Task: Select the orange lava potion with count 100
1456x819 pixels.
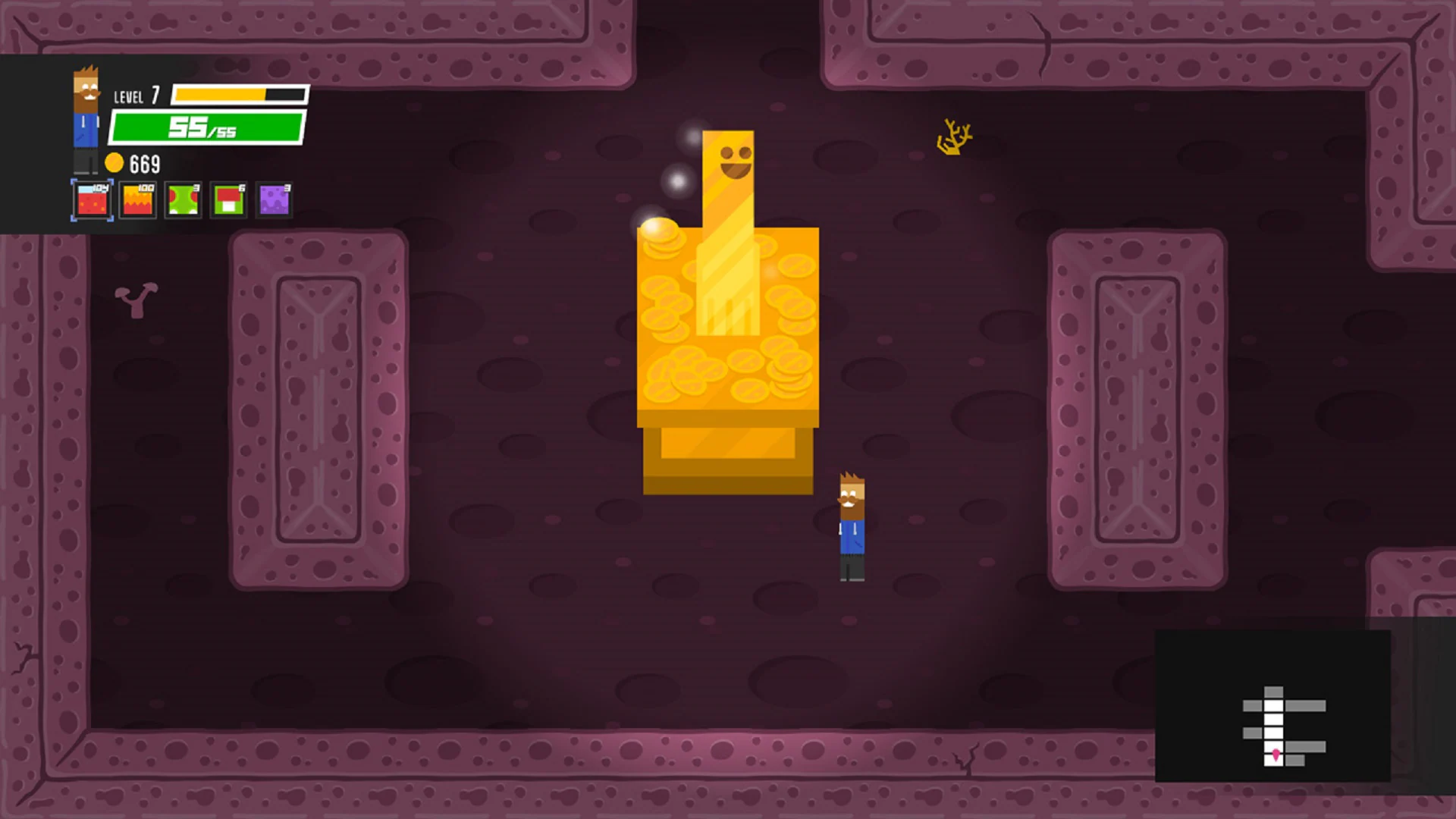Action: pyautogui.click(x=136, y=200)
